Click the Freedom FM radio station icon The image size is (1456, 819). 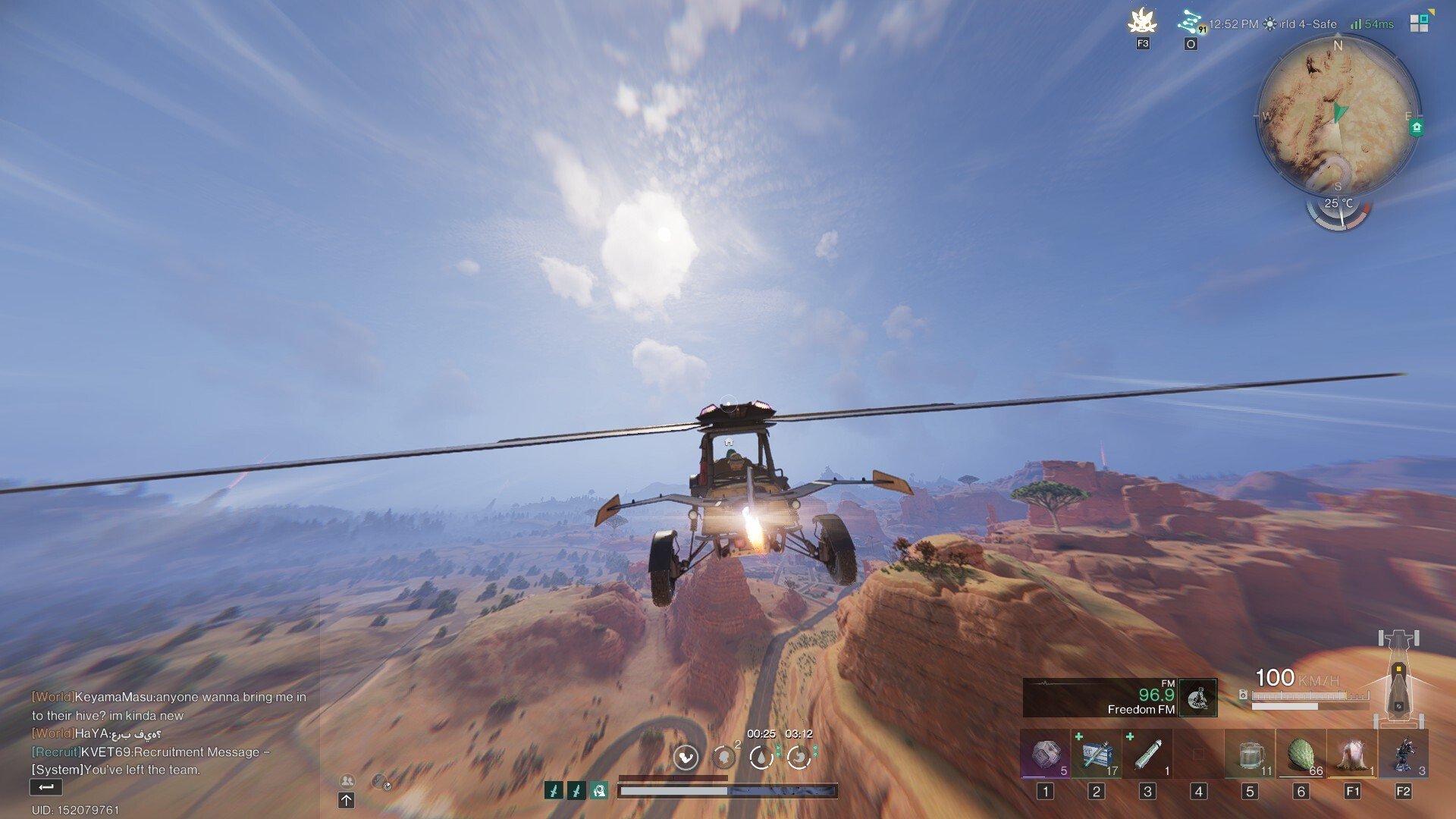[x=1198, y=698]
